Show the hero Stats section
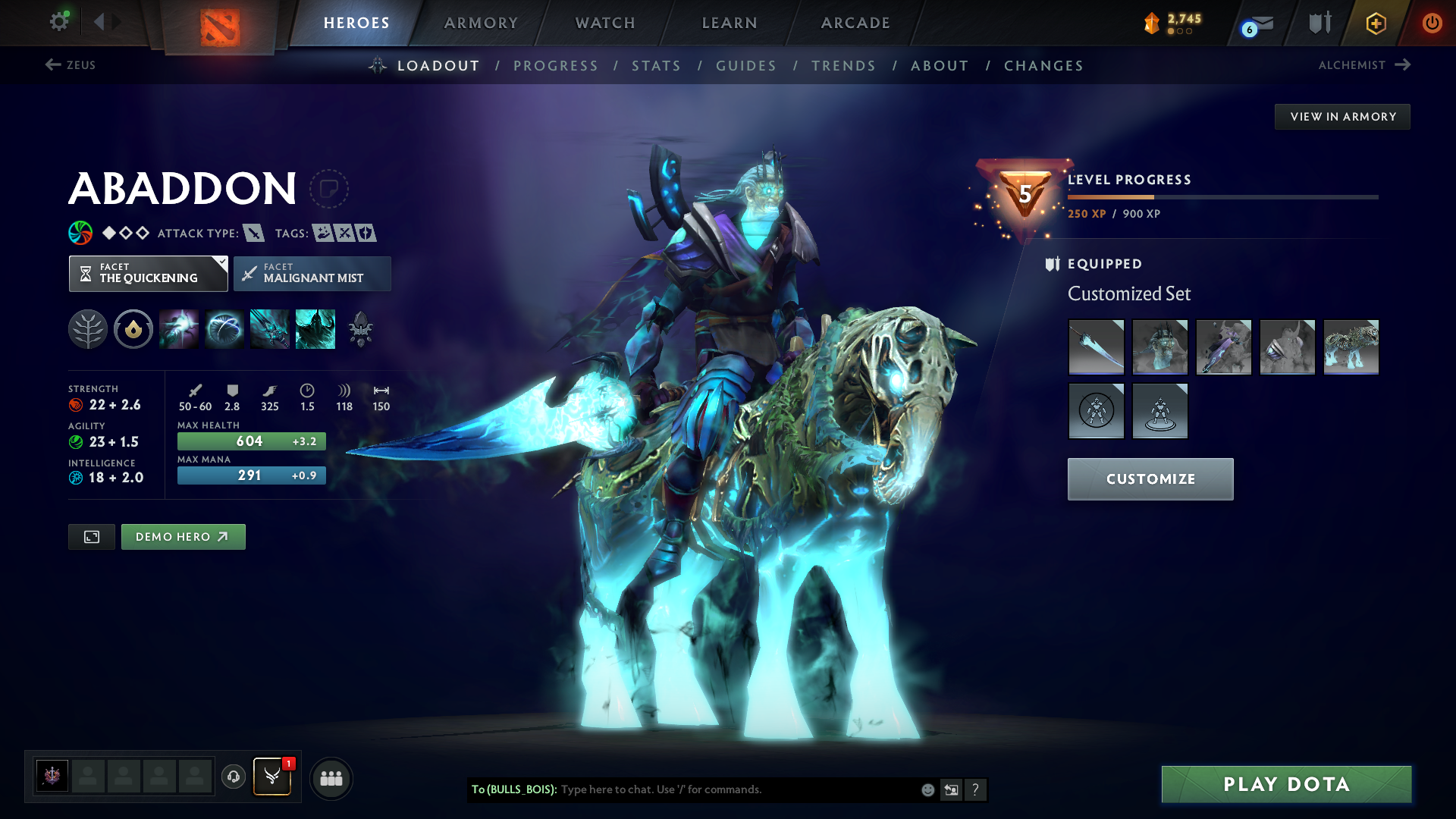This screenshot has height=819, width=1456. [x=656, y=66]
